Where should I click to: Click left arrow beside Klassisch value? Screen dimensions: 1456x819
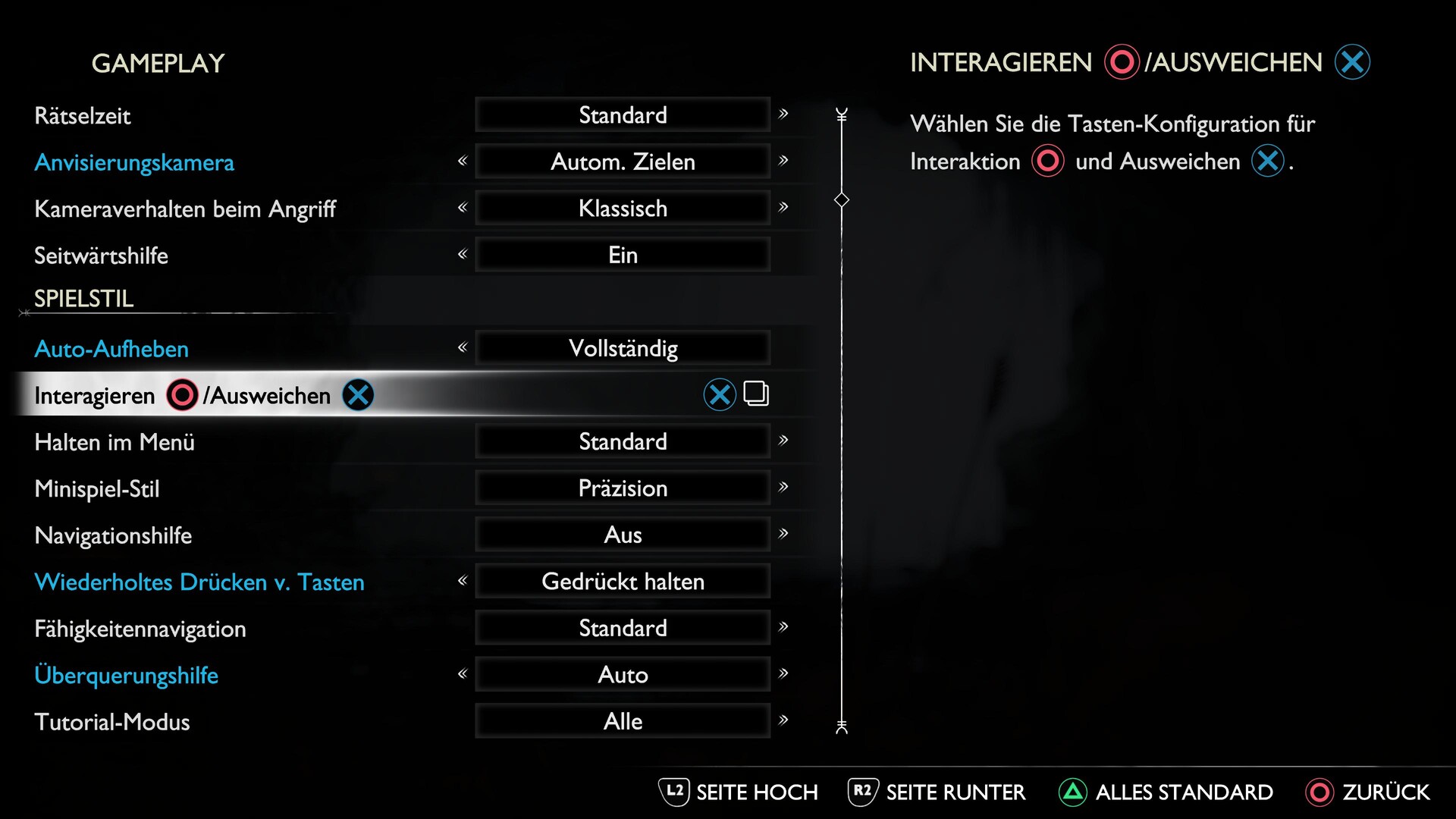point(463,208)
